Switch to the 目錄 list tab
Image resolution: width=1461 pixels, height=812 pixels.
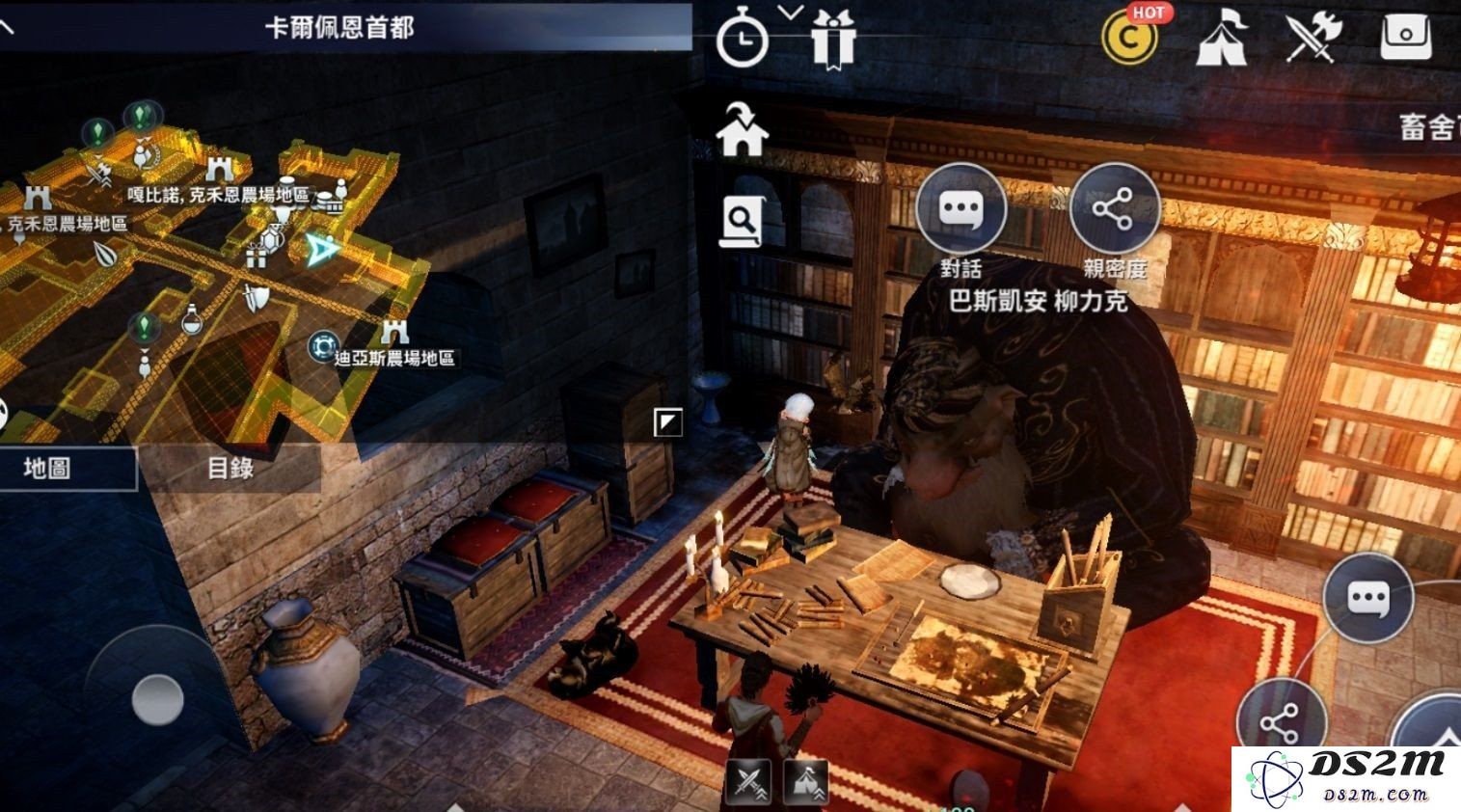click(230, 469)
